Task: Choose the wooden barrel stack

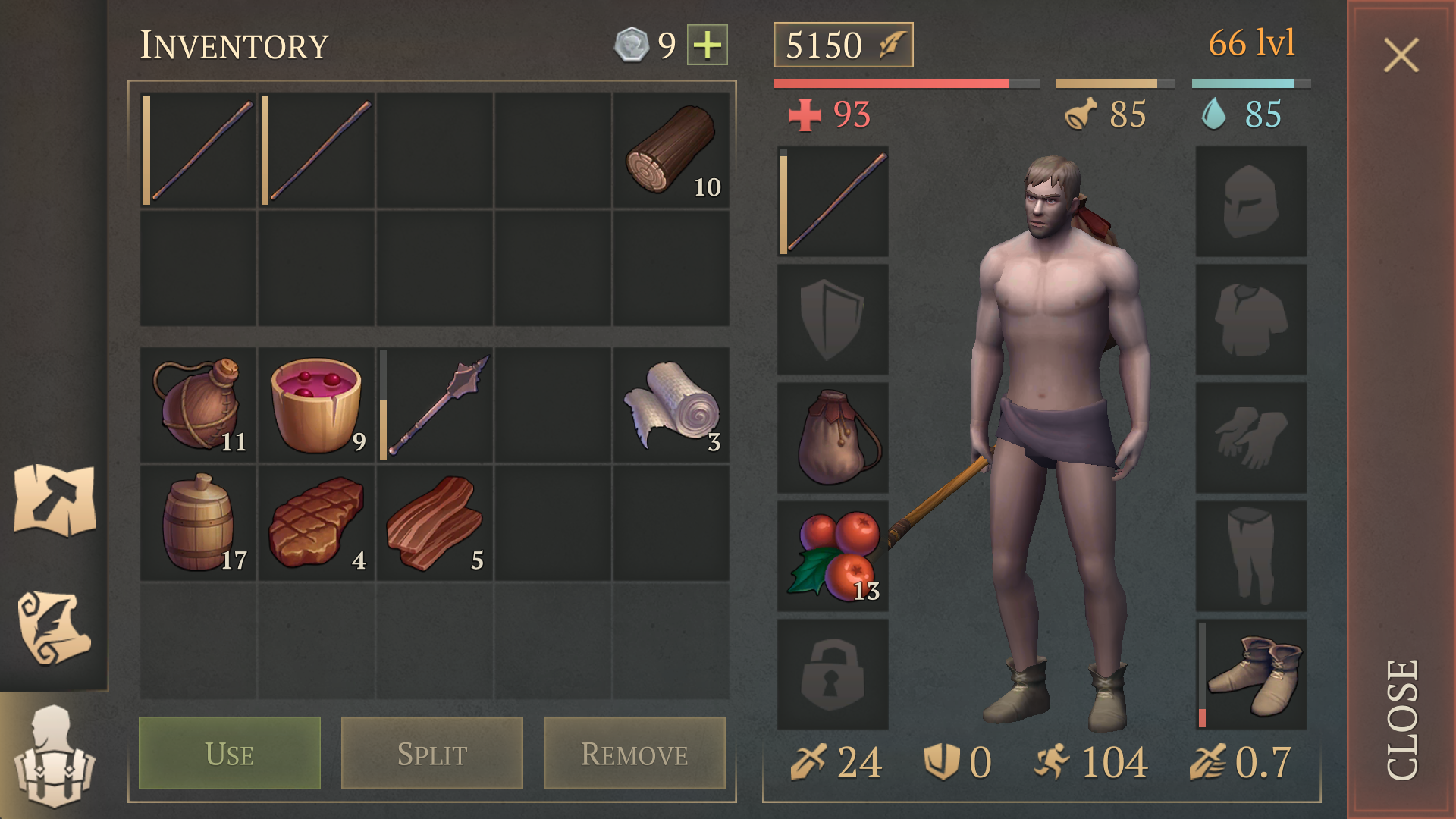Action: 199,523
